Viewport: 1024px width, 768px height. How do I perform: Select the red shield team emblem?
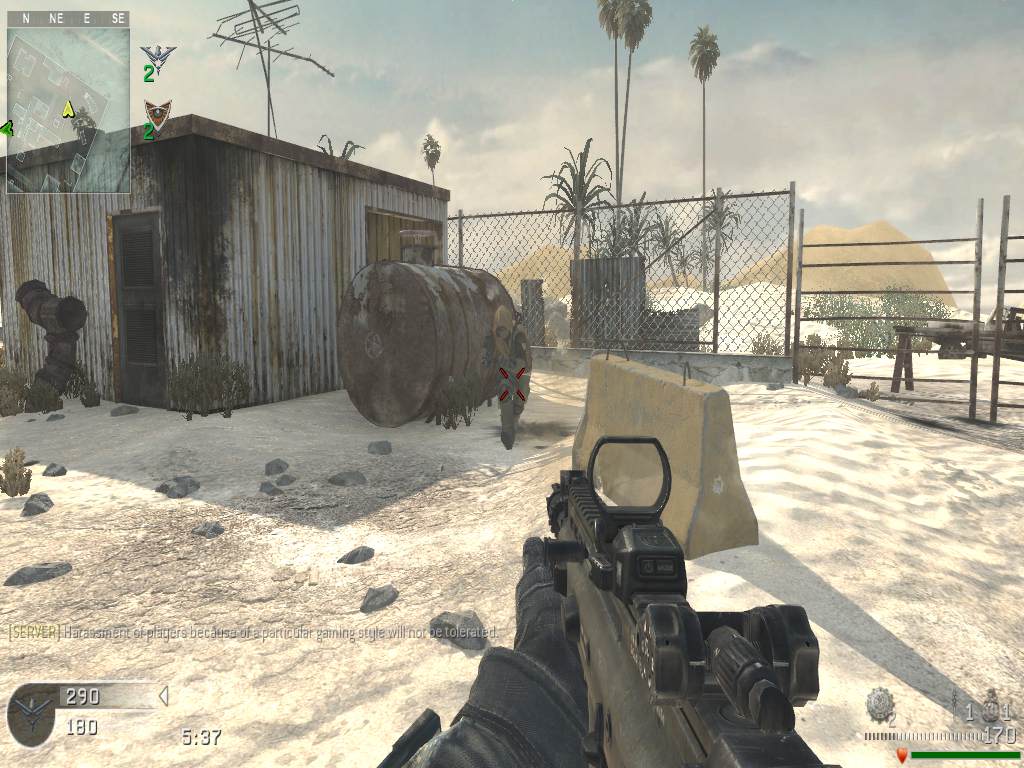pyautogui.click(x=157, y=113)
